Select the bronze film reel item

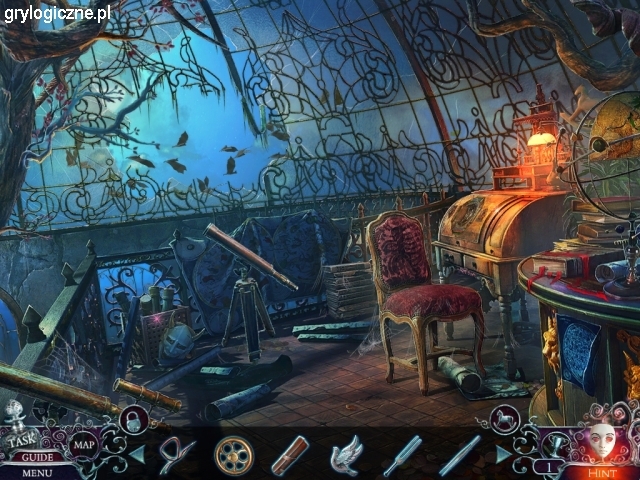click(x=233, y=455)
